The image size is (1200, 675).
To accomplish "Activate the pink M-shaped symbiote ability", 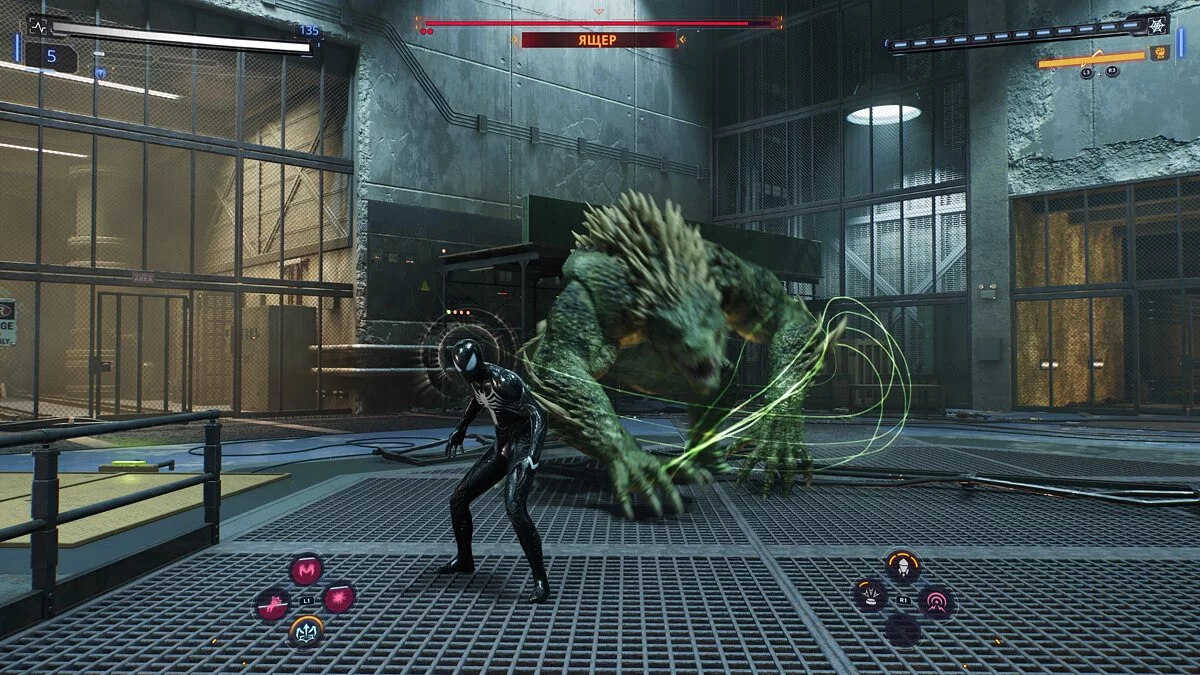I will [x=306, y=570].
